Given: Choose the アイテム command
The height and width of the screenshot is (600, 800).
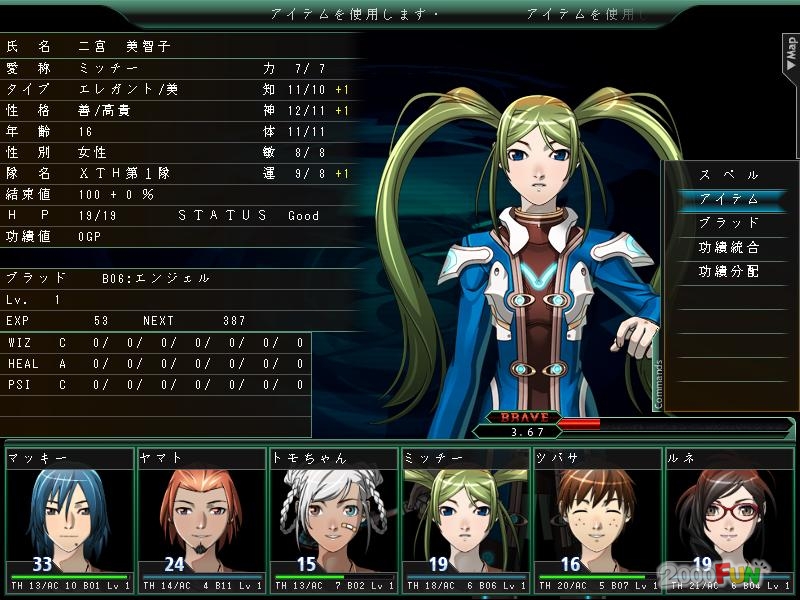Looking at the screenshot, I should (729, 199).
